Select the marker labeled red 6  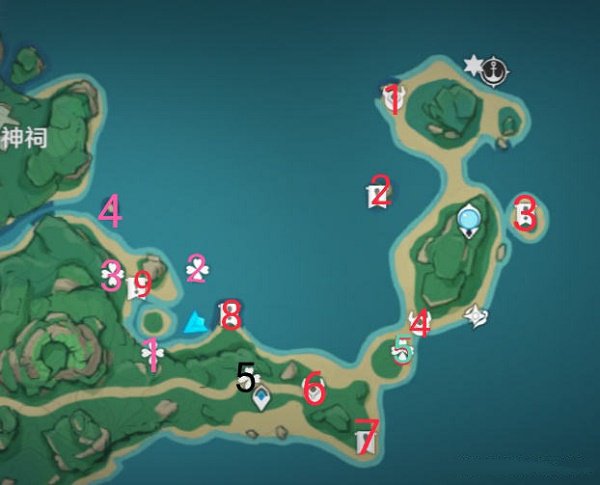tap(314, 387)
